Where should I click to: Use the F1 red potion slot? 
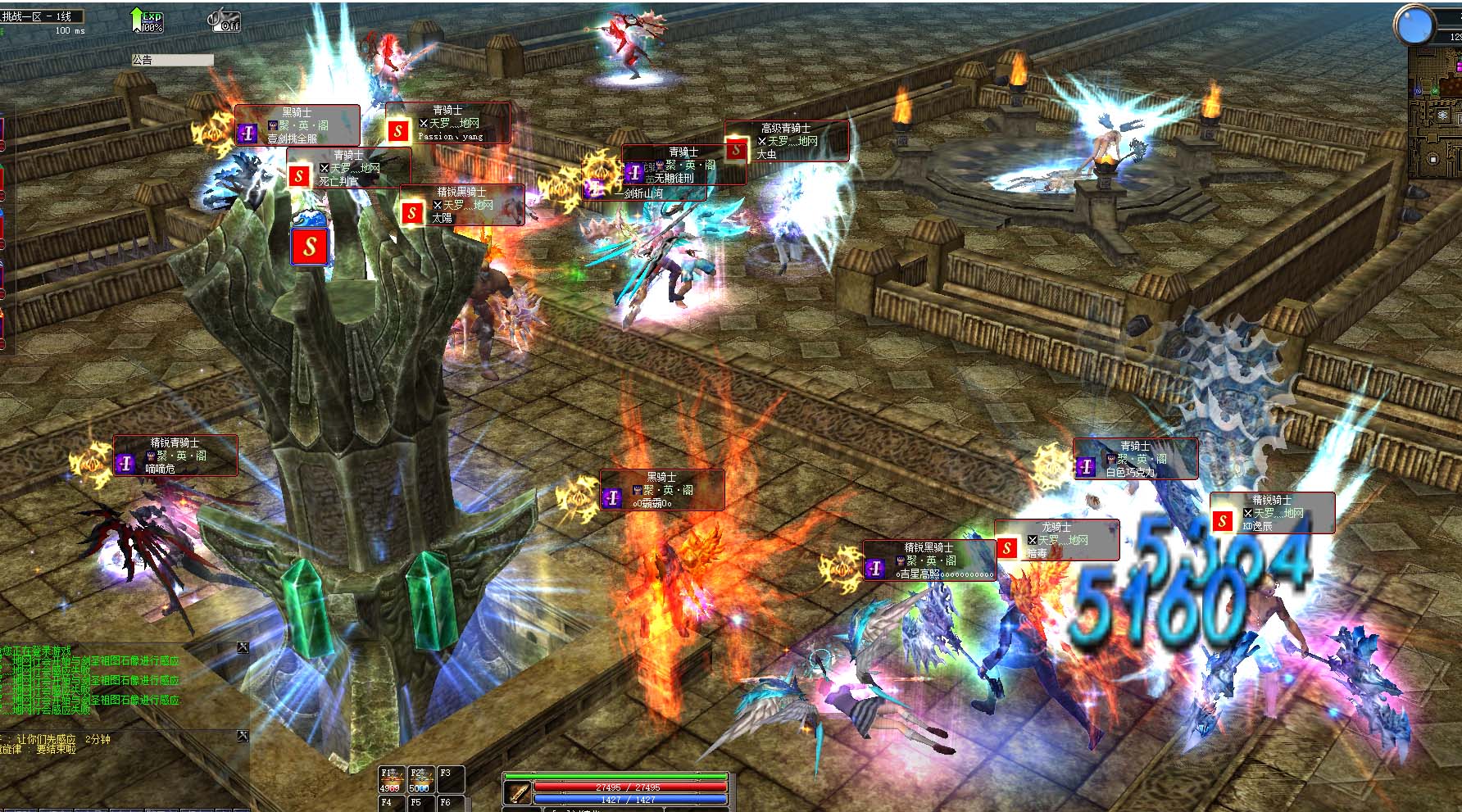390,779
